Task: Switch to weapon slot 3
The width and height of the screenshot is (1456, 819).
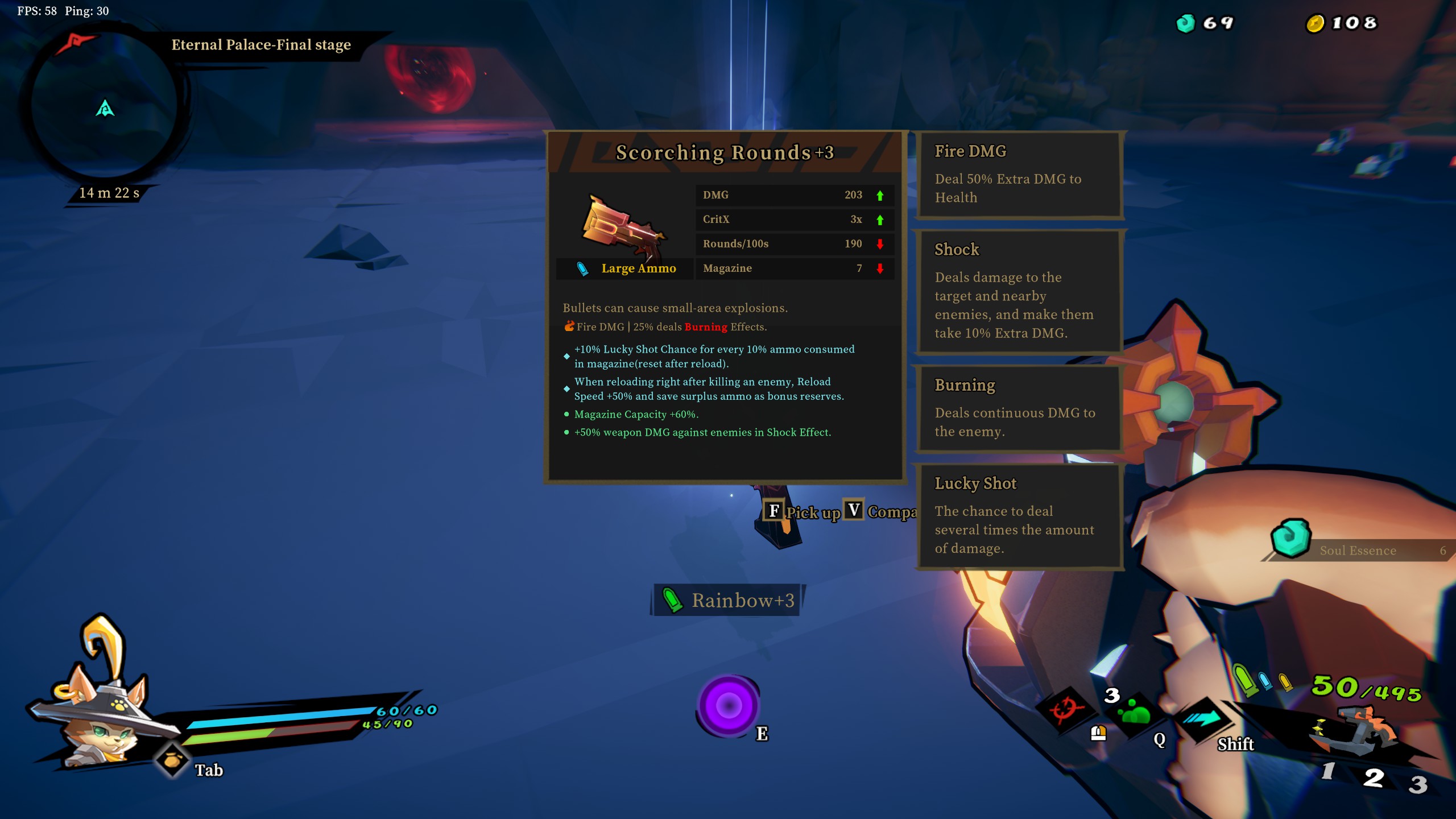Action: click(1417, 785)
